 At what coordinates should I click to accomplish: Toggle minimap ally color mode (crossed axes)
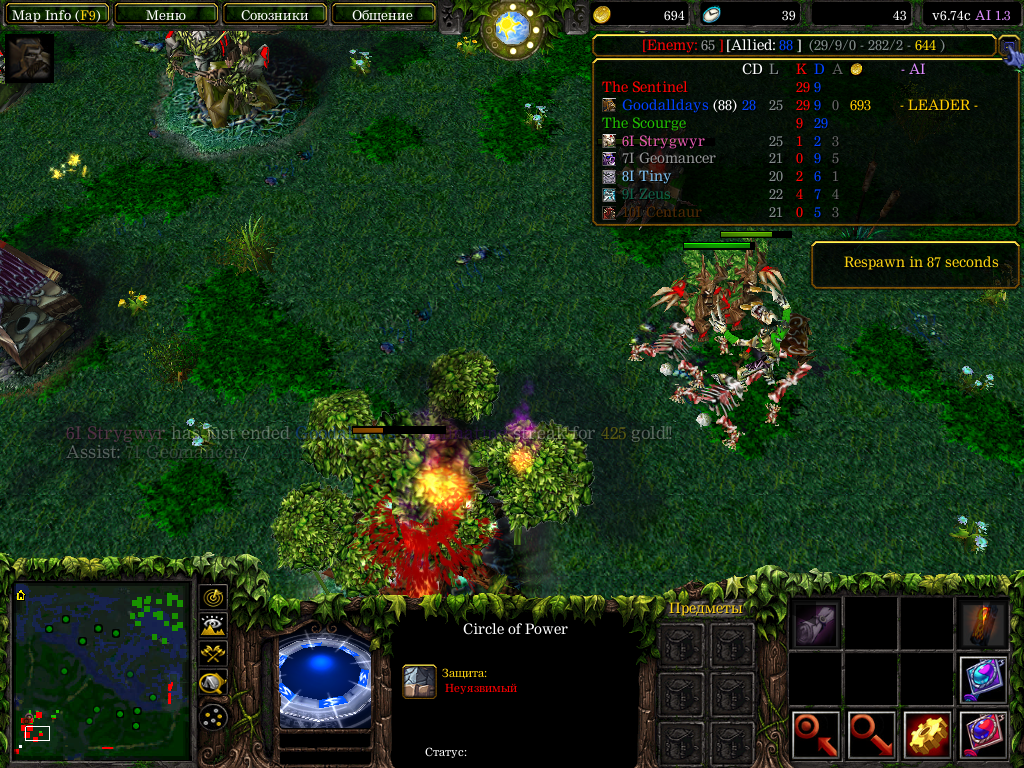pos(213,654)
